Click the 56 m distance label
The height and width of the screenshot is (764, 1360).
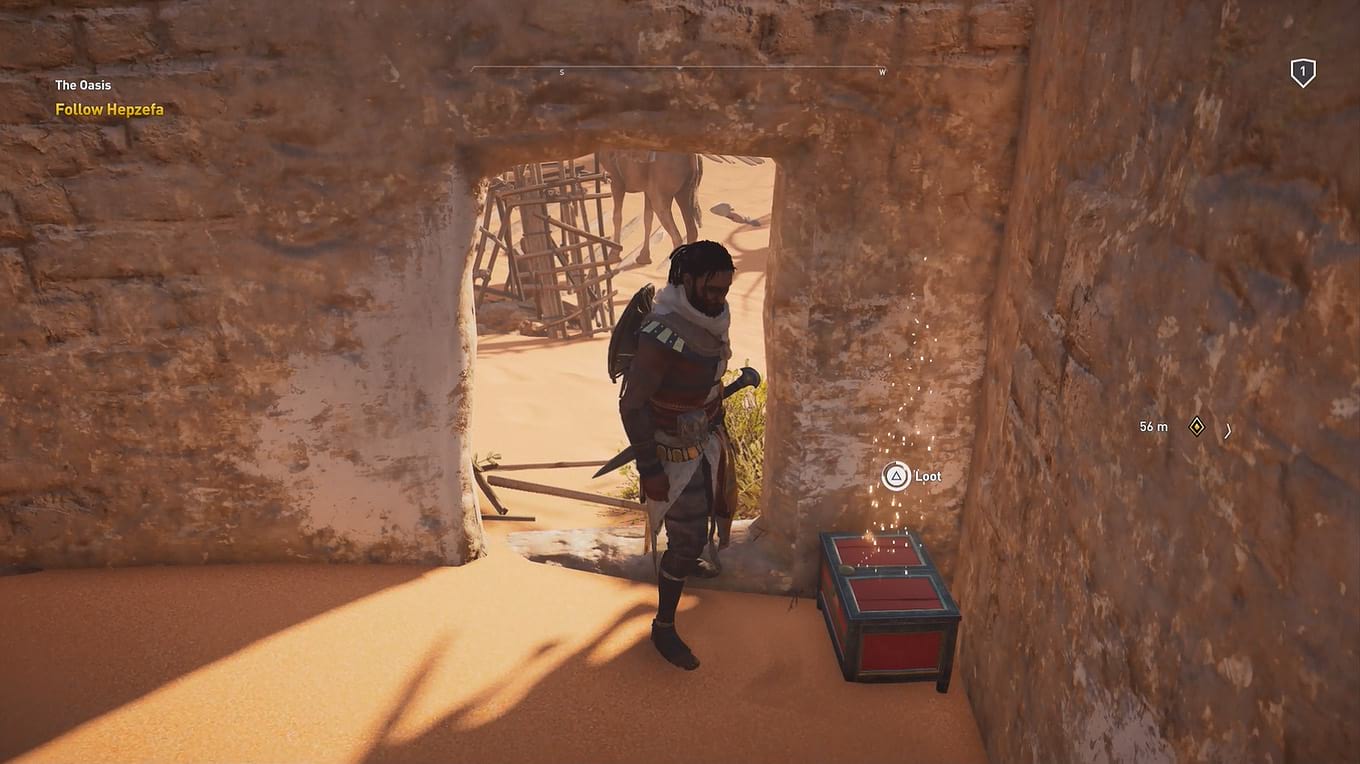pyautogui.click(x=1153, y=426)
